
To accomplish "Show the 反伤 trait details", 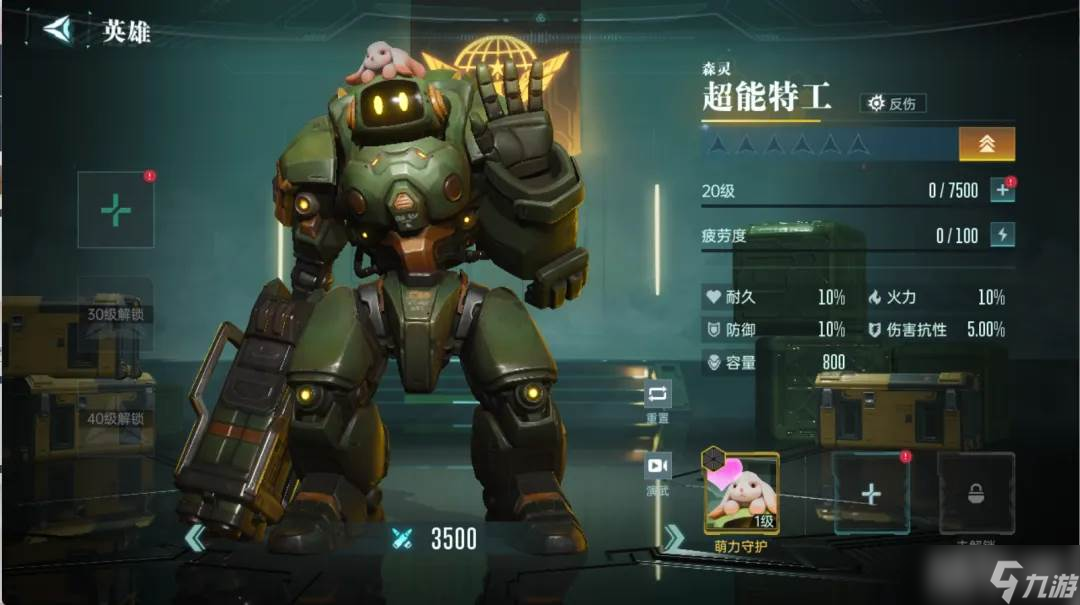I will click(x=893, y=103).
